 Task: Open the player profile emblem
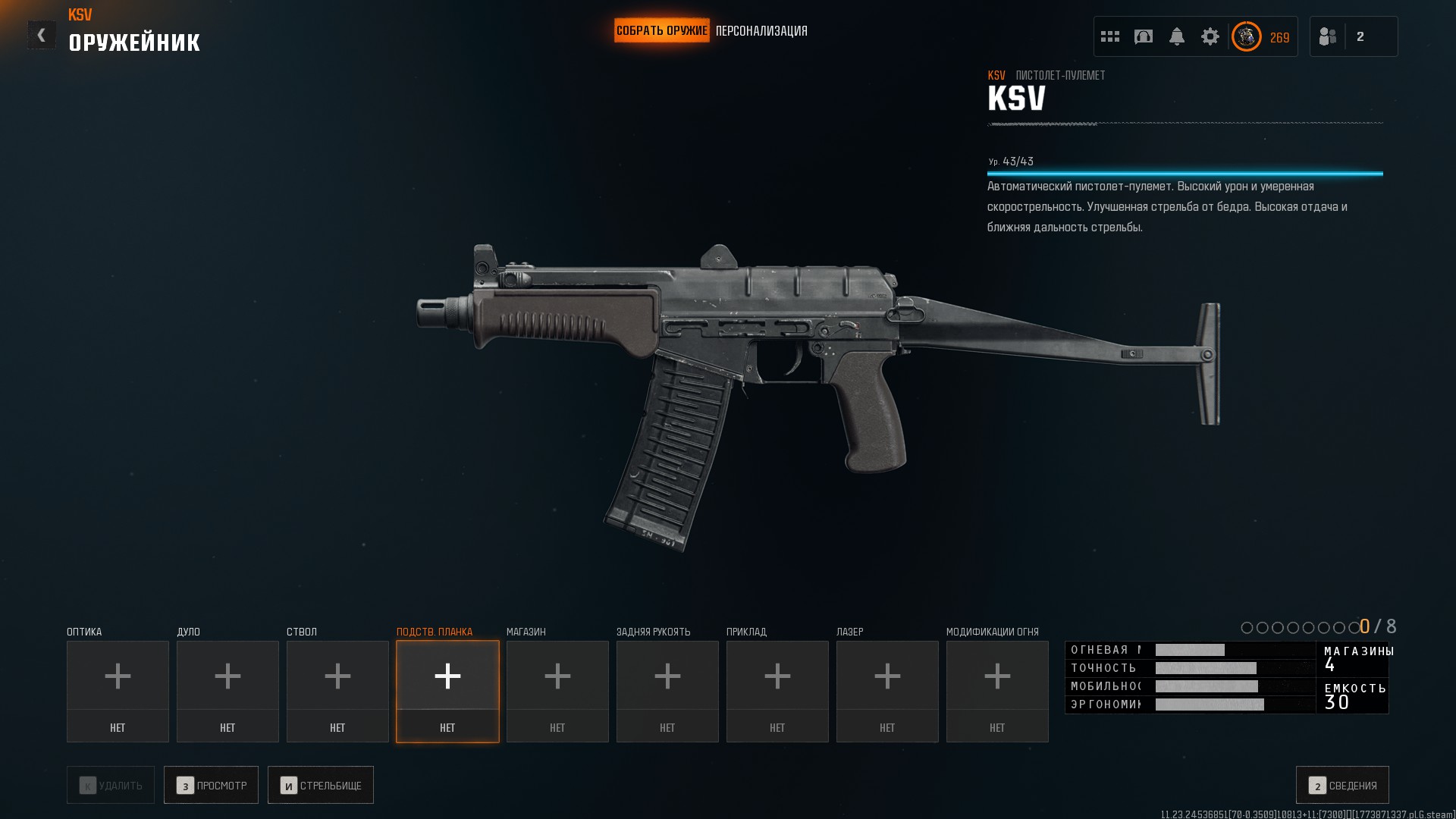pyautogui.click(x=1246, y=36)
